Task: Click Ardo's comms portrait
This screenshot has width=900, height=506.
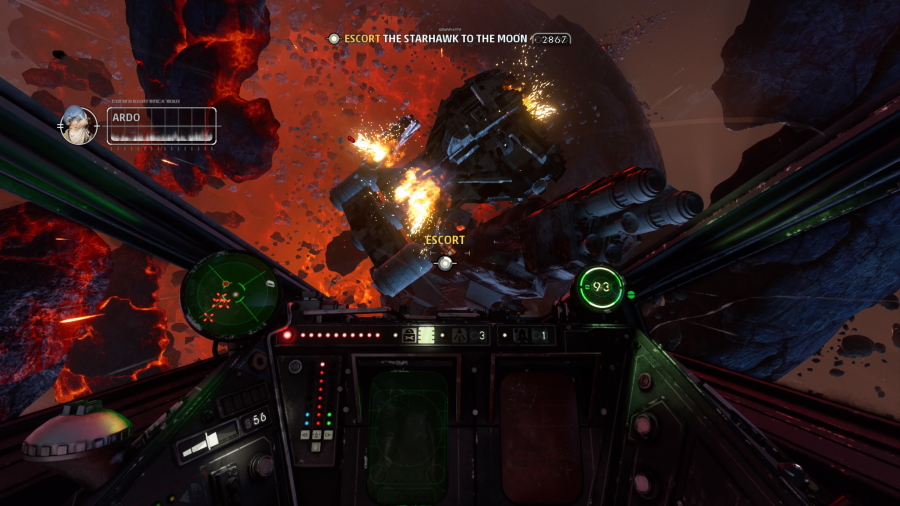Action: (x=79, y=126)
